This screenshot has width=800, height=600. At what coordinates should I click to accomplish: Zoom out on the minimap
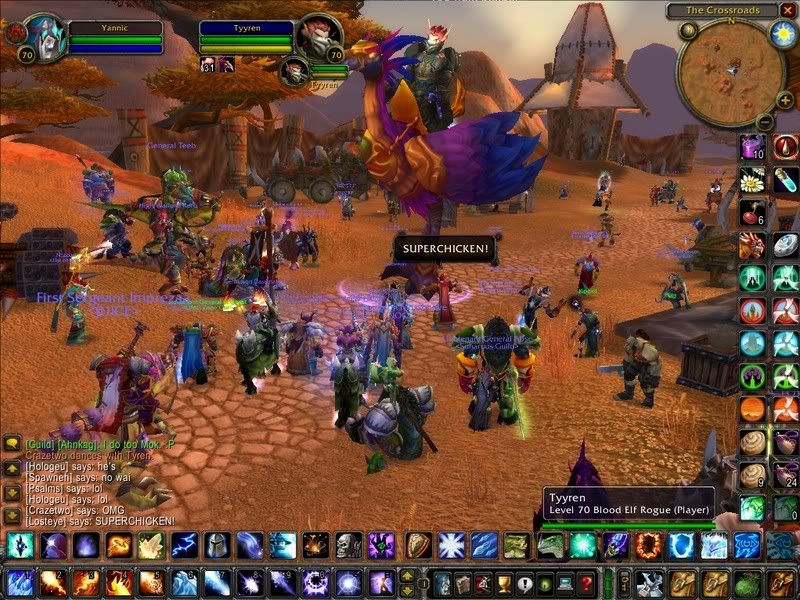pyautogui.click(x=761, y=122)
